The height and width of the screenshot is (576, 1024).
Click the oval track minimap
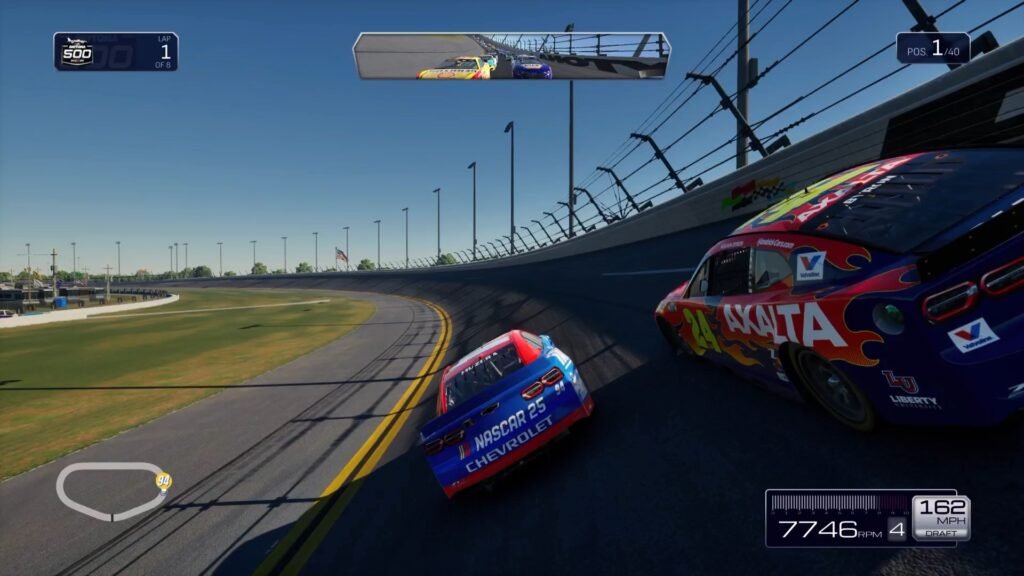click(110, 491)
